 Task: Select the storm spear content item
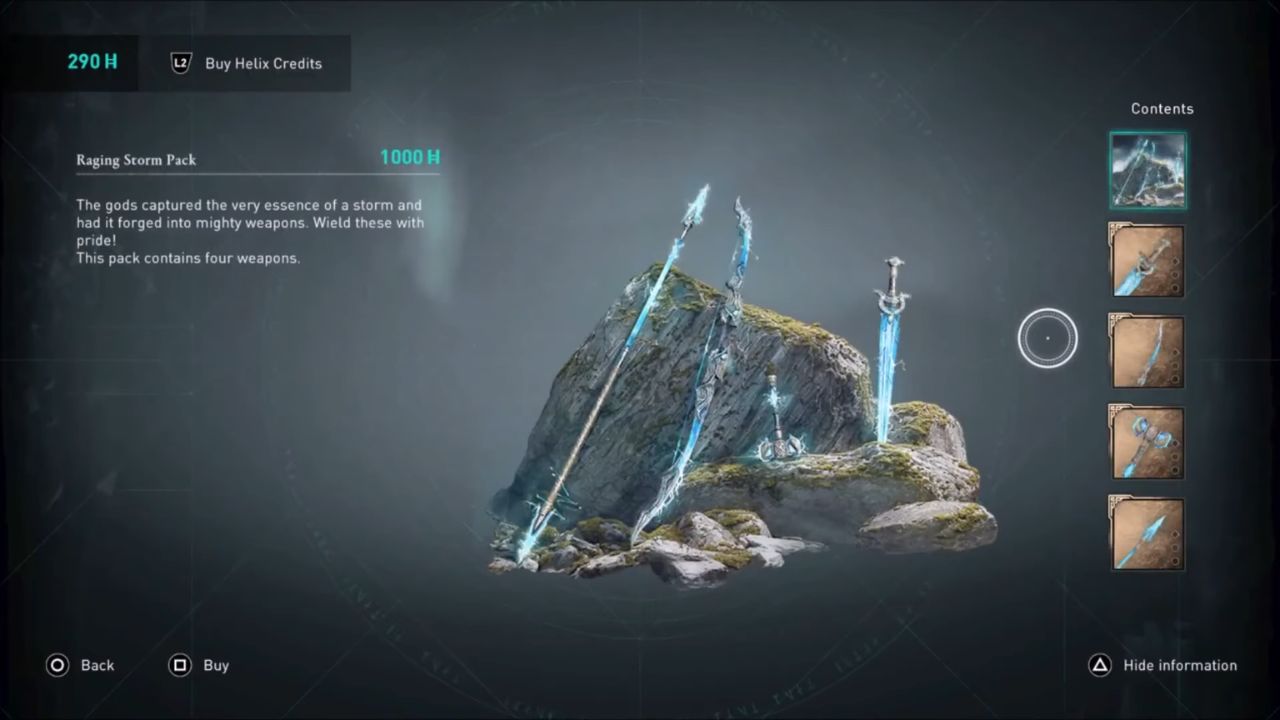point(1147,532)
